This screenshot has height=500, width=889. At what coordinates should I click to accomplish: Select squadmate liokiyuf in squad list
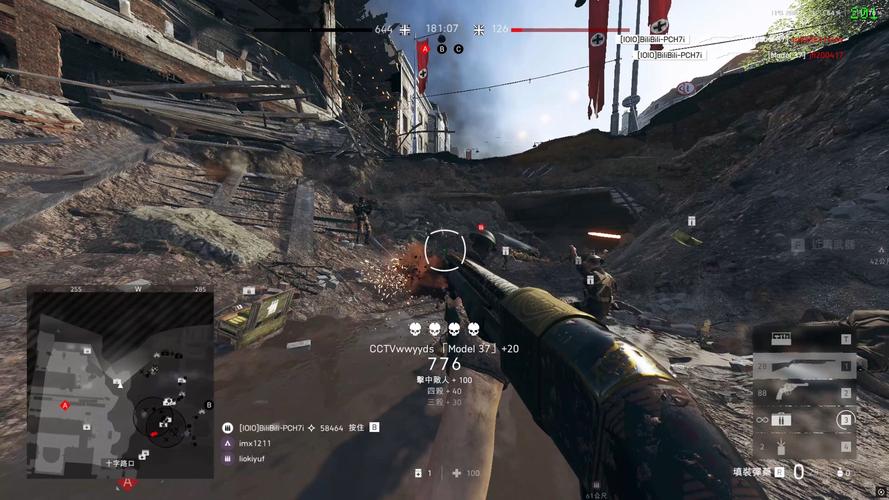254,458
